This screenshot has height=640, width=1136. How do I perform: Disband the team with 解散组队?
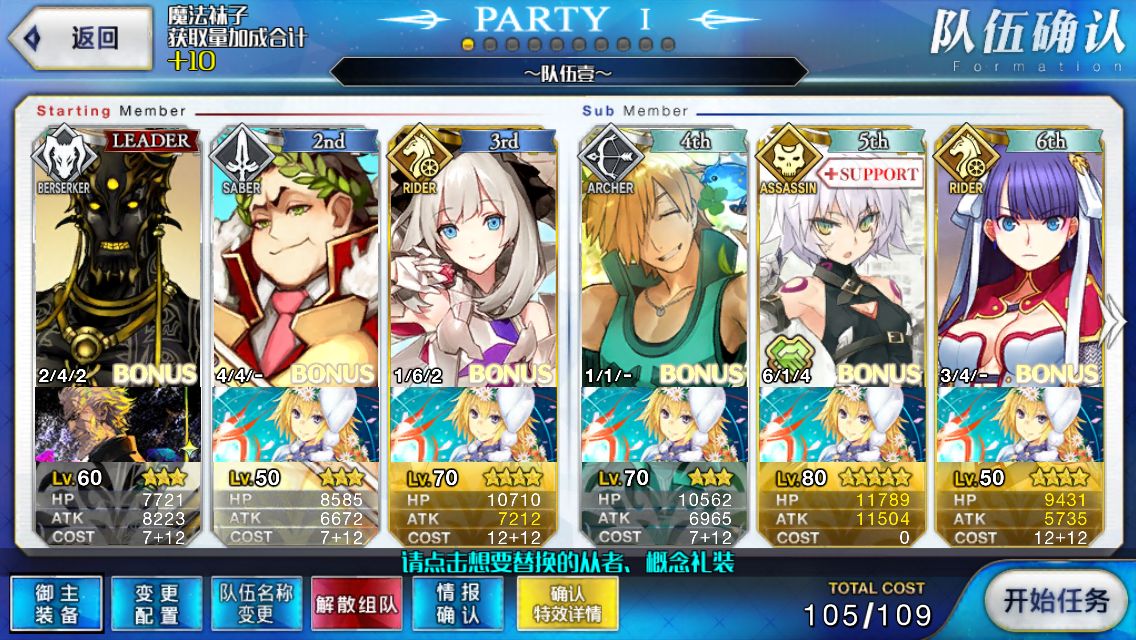(357, 603)
